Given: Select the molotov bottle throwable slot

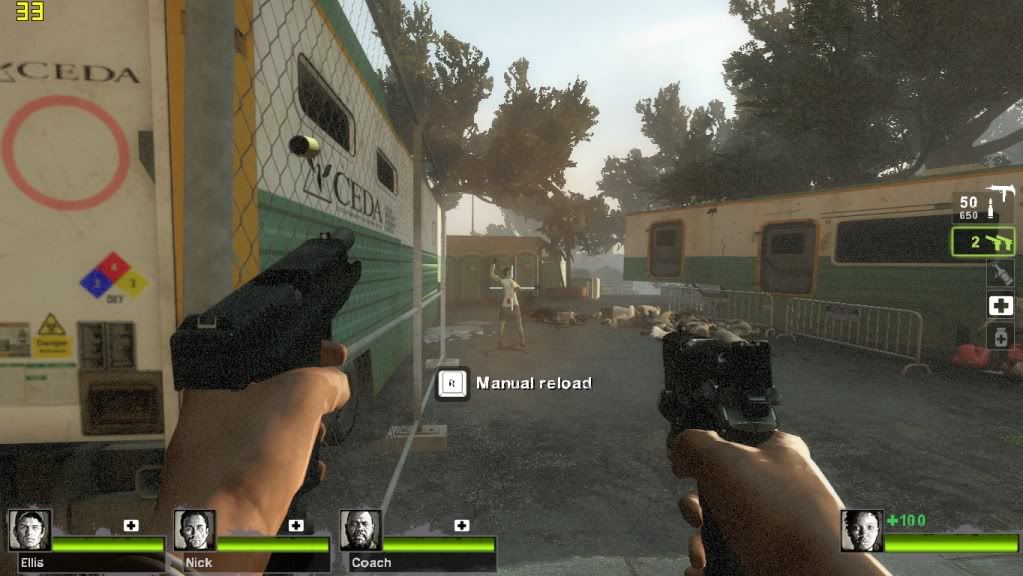Looking at the screenshot, I should [1000, 273].
